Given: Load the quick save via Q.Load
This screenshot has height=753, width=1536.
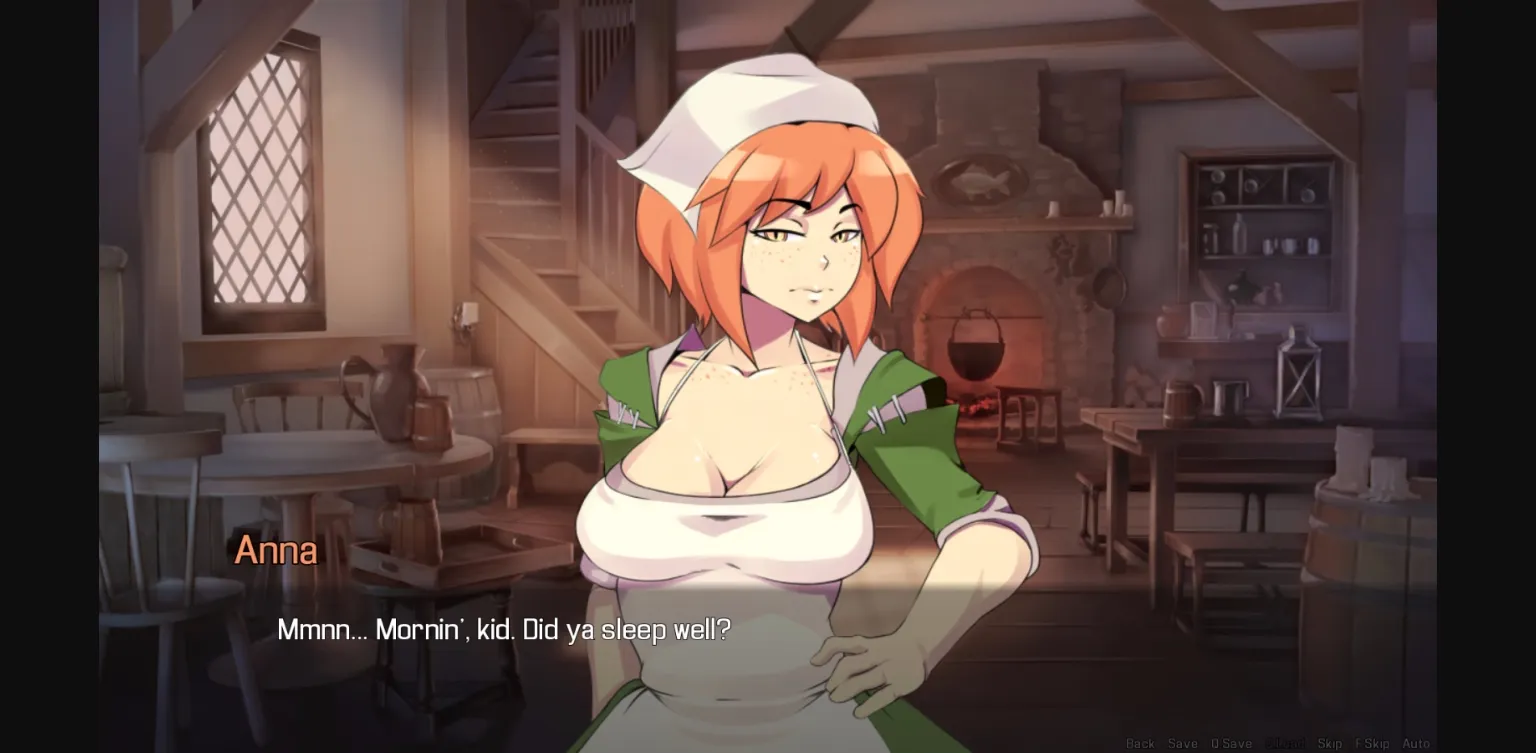Looking at the screenshot, I should [x=1288, y=744].
